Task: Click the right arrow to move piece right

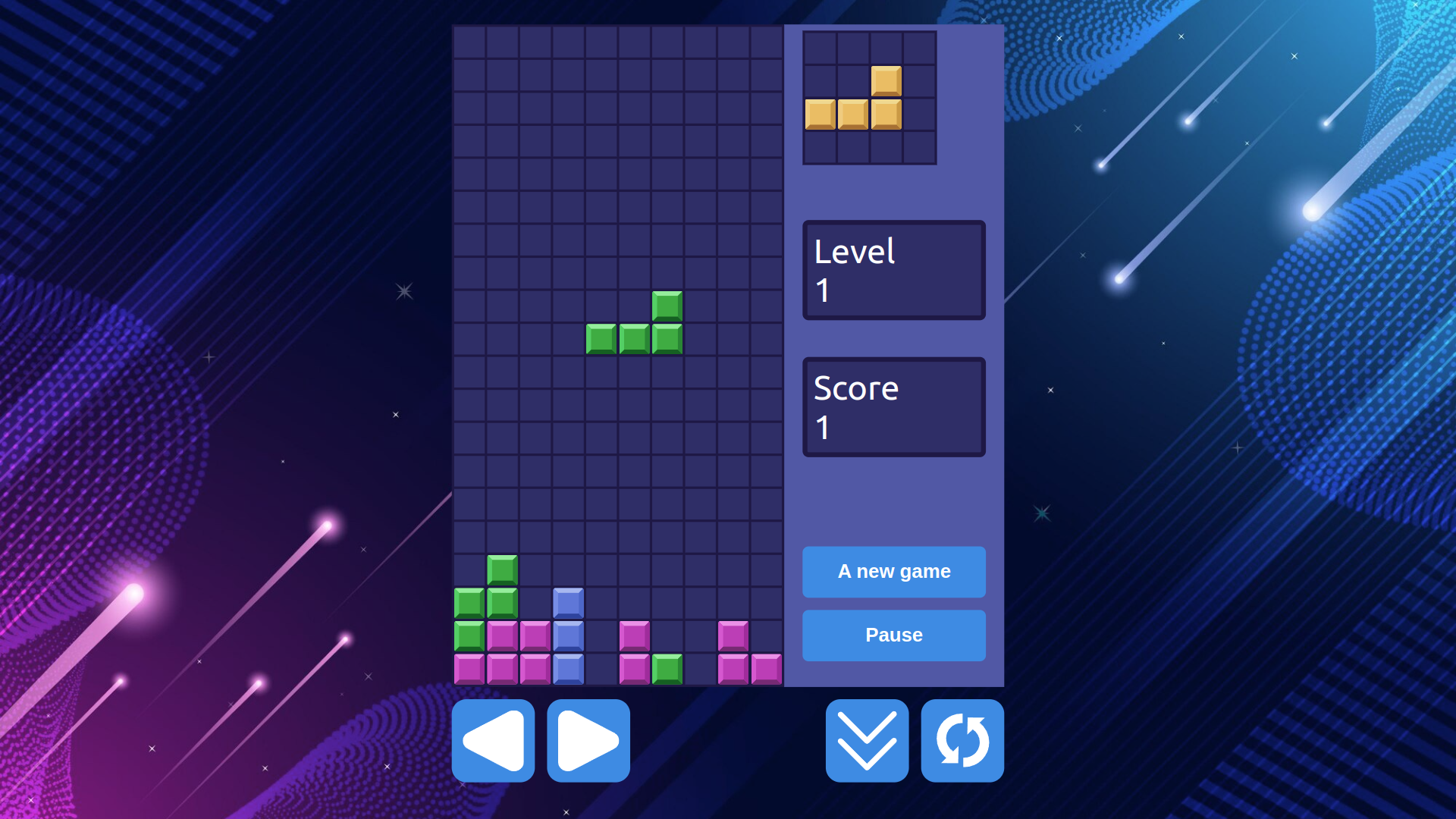Action: click(x=588, y=741)
